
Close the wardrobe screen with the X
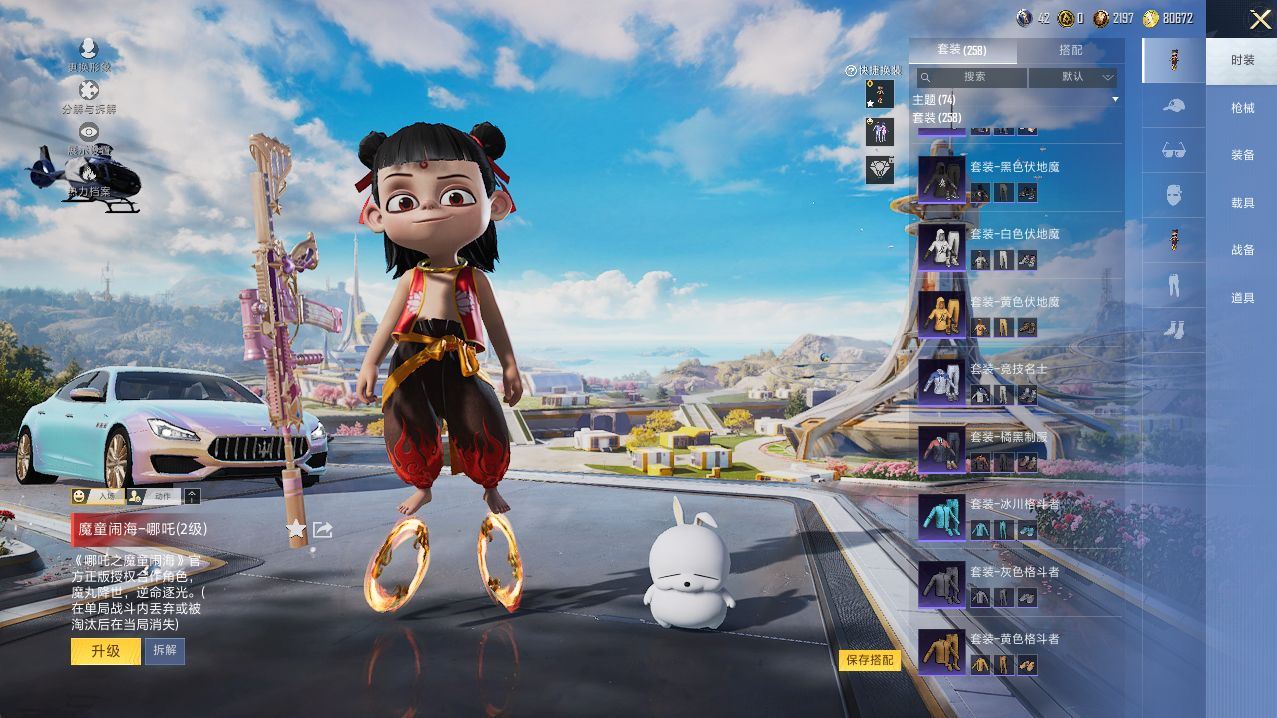click(1260, 19)
